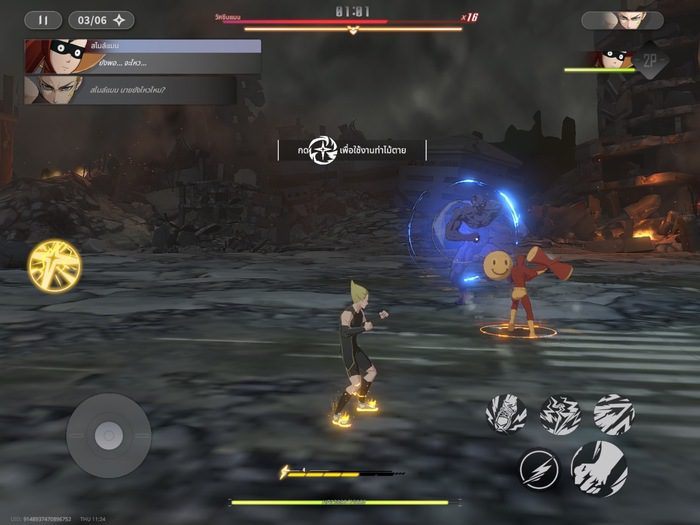Tap the virtual movement joystick
This screenshot has width=700, height=525.
coord(108,435)
